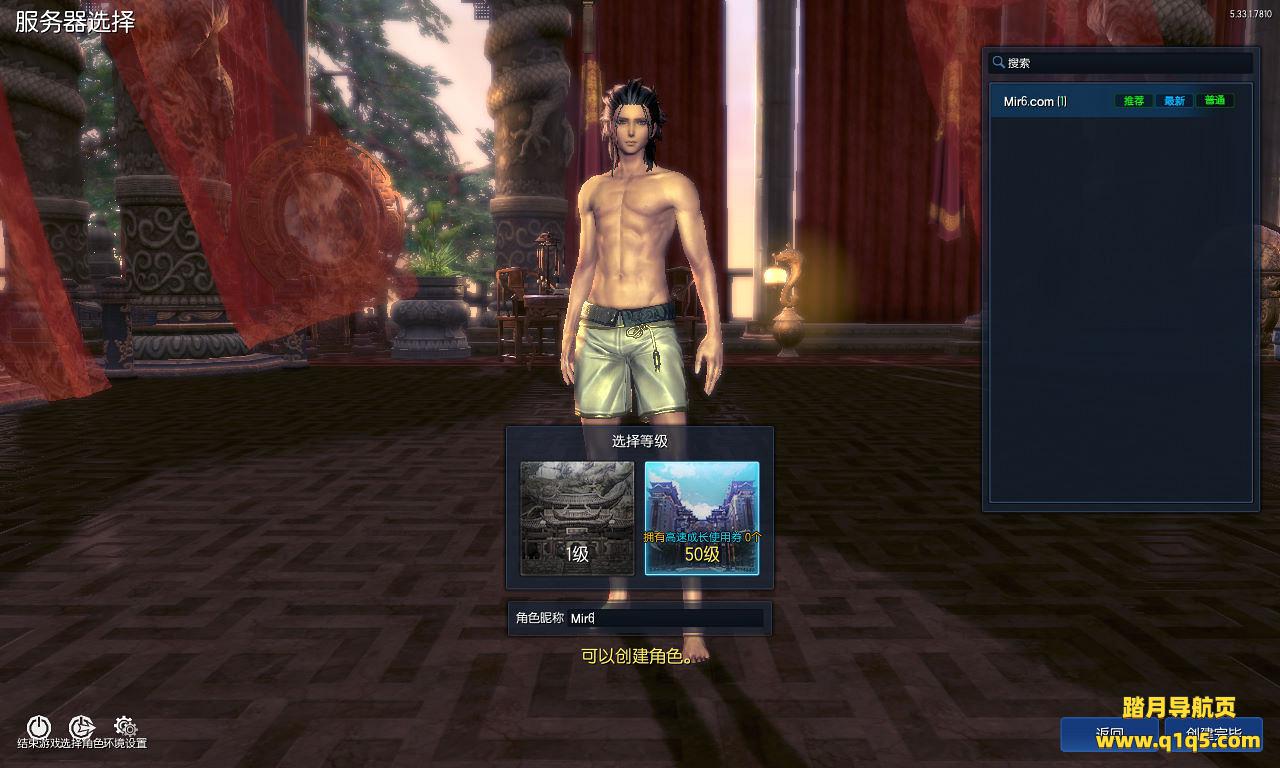Image resolution: width=1280 pixels, height=768 pixels.
Task: Focus the character nickname field
Action: [665, 618]
